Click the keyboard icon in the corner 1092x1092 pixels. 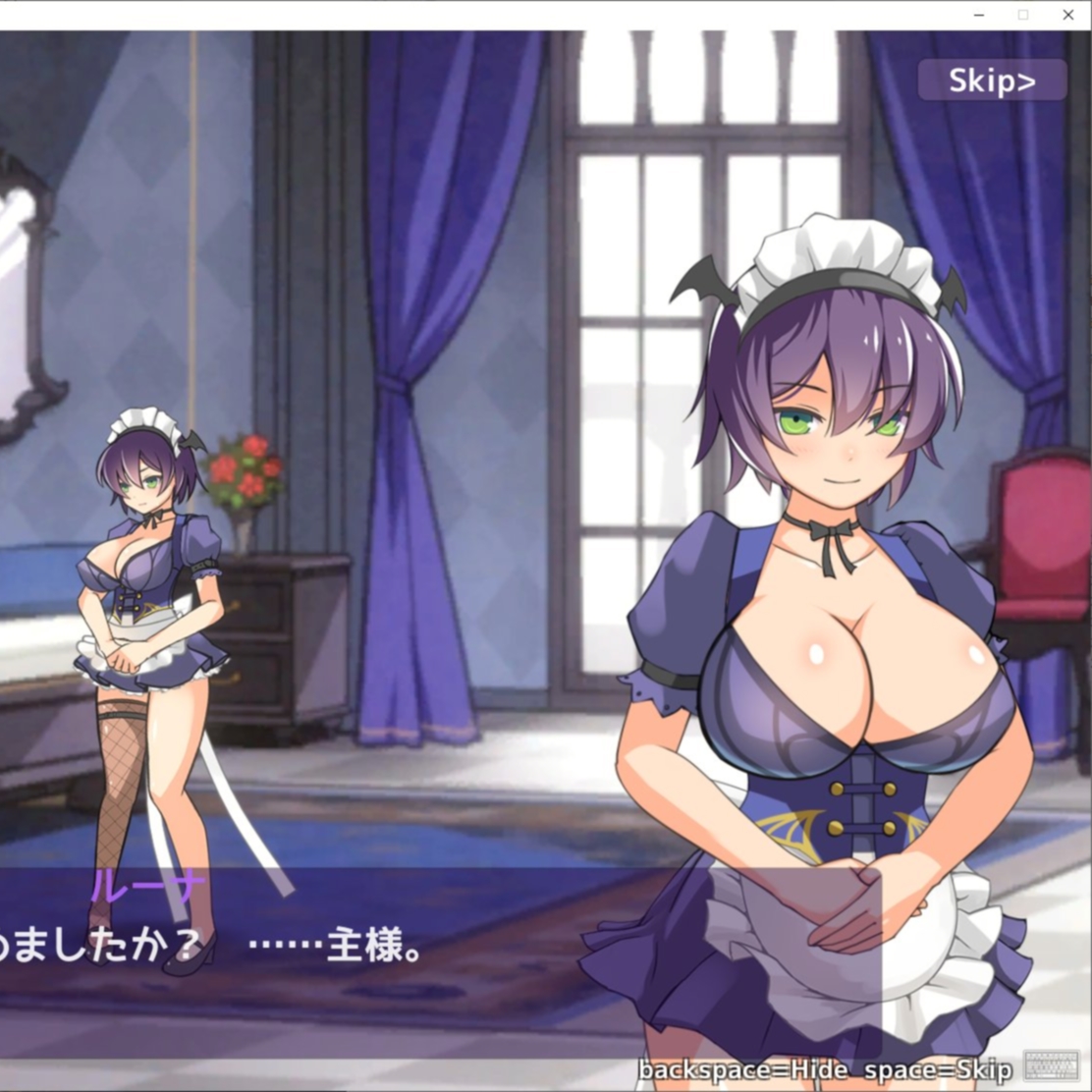[1051, 1066]
